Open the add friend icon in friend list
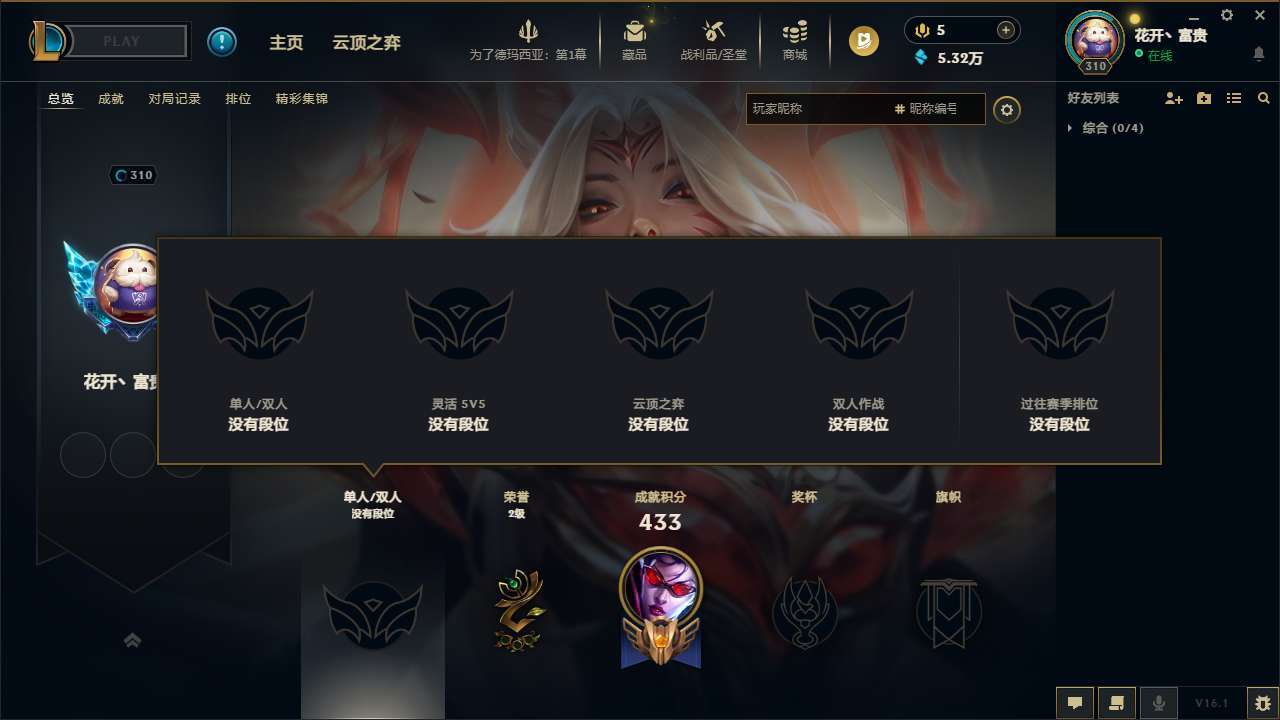Screen dimensions: 1280x720 [1172, 98]
